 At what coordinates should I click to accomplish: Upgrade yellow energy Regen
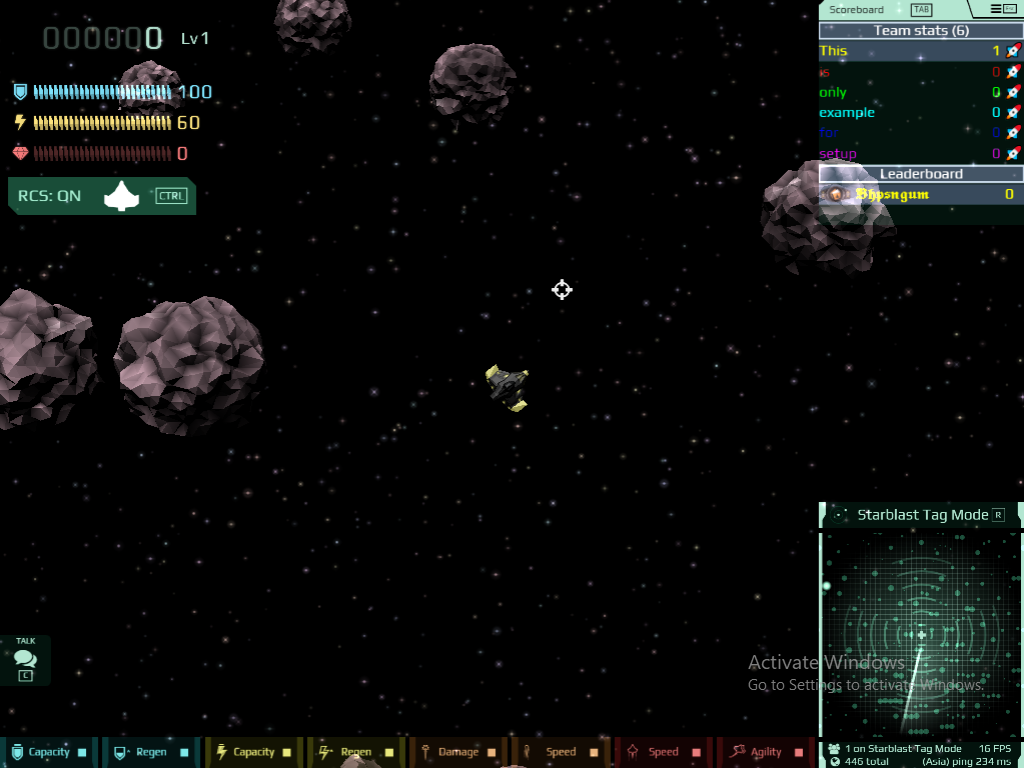point(355,752)
